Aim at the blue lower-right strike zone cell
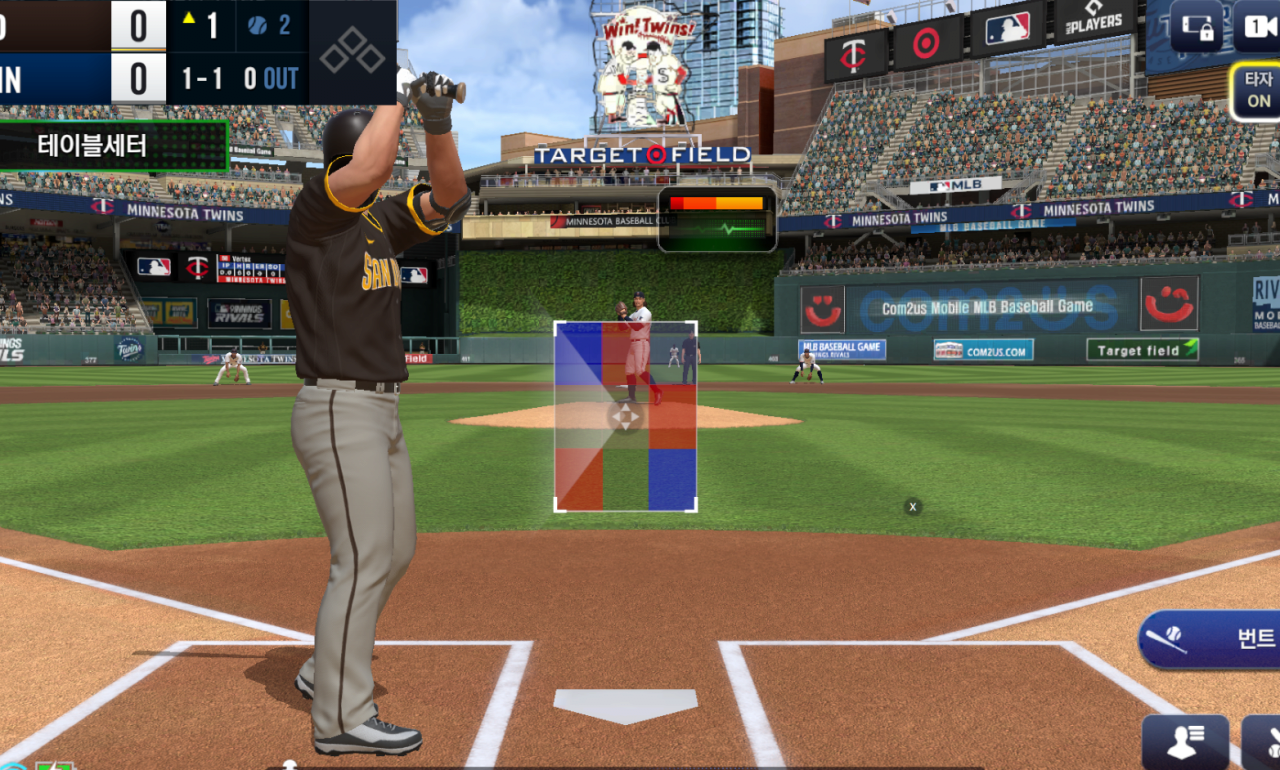 point(672,479)
